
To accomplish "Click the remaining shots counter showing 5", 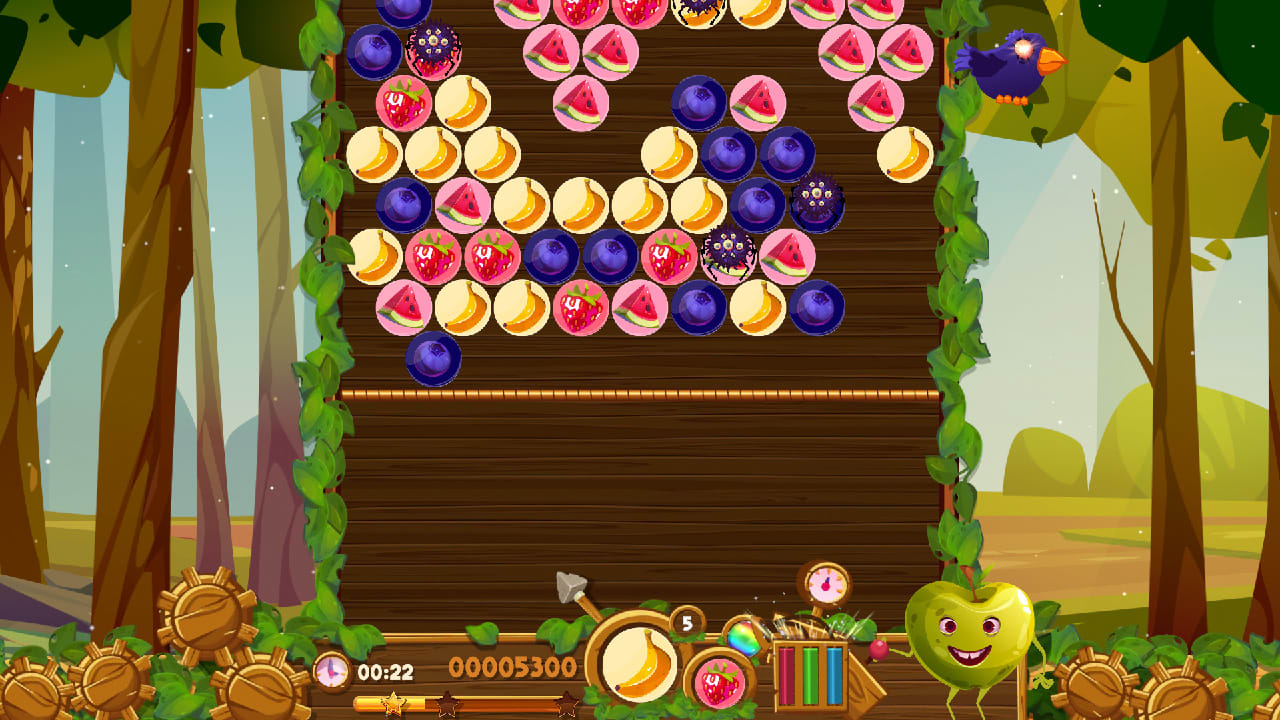I will (686, 625).
